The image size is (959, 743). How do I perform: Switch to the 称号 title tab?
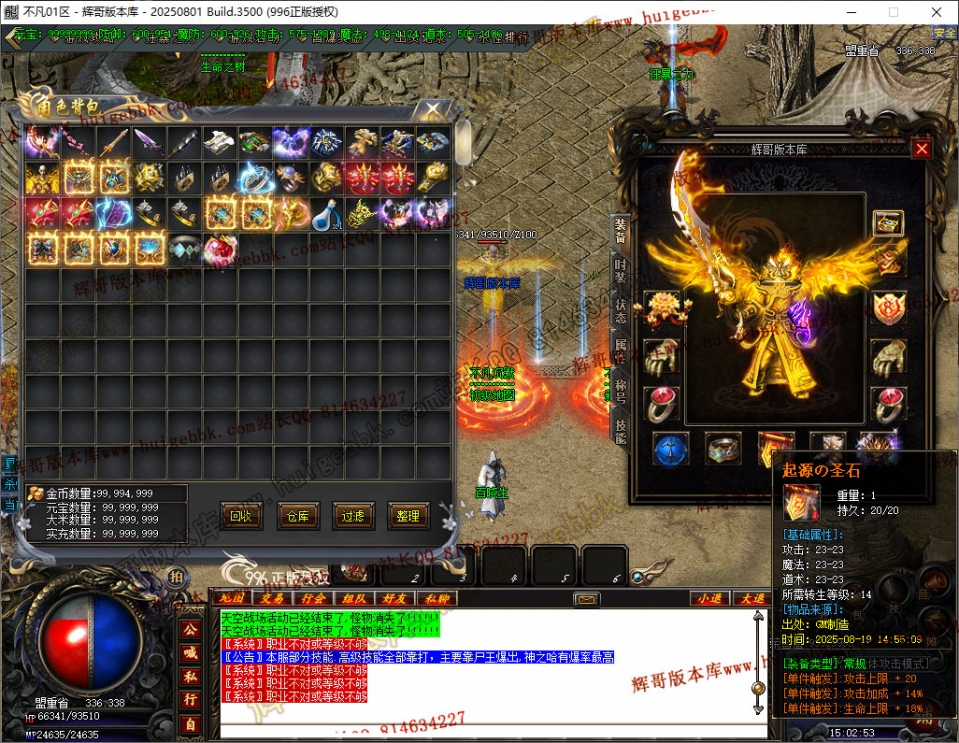[x=620, y=391]
